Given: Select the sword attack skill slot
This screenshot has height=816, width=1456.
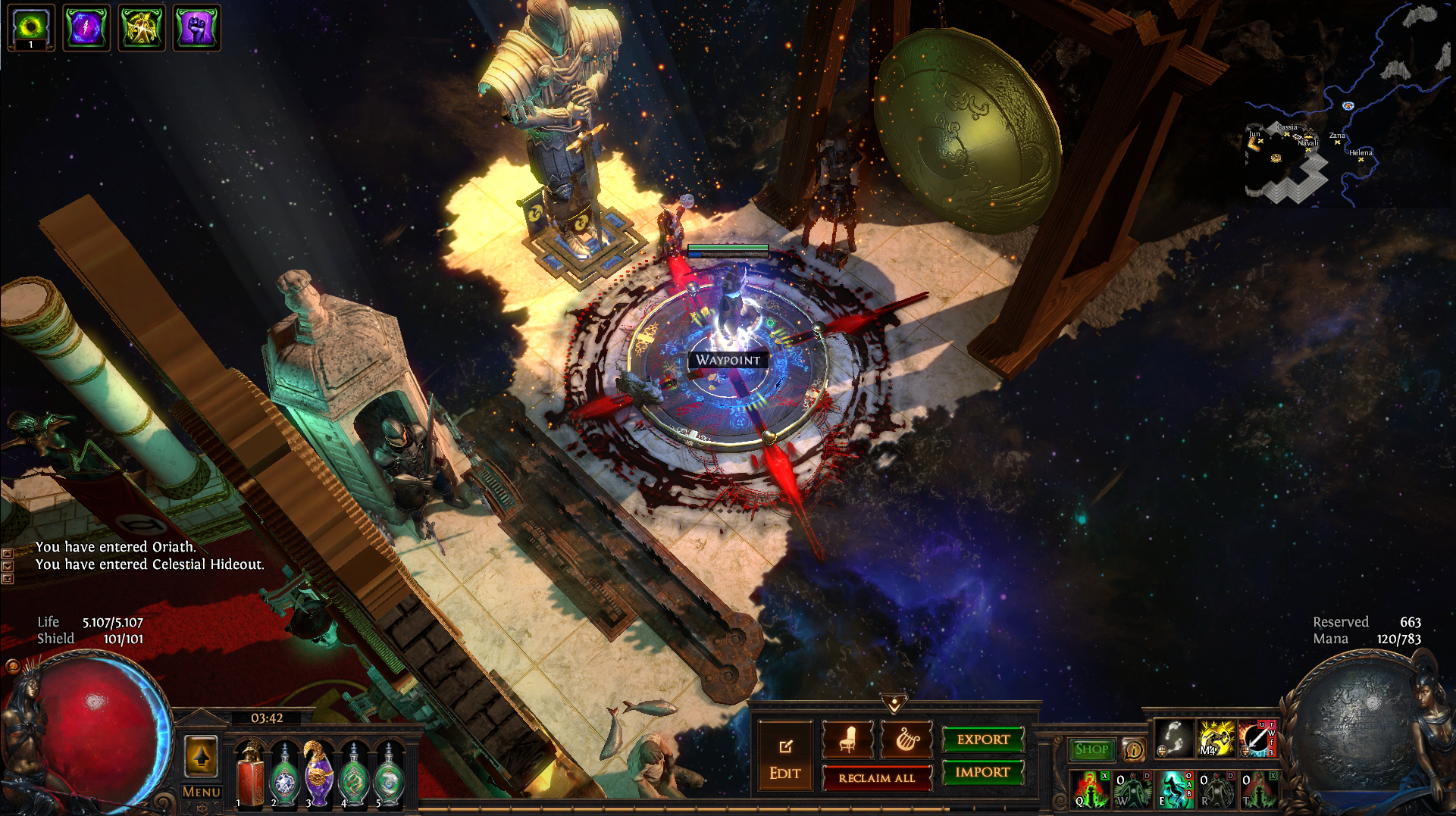Looking at the screenshot, I should click(x=1257, y=738).
